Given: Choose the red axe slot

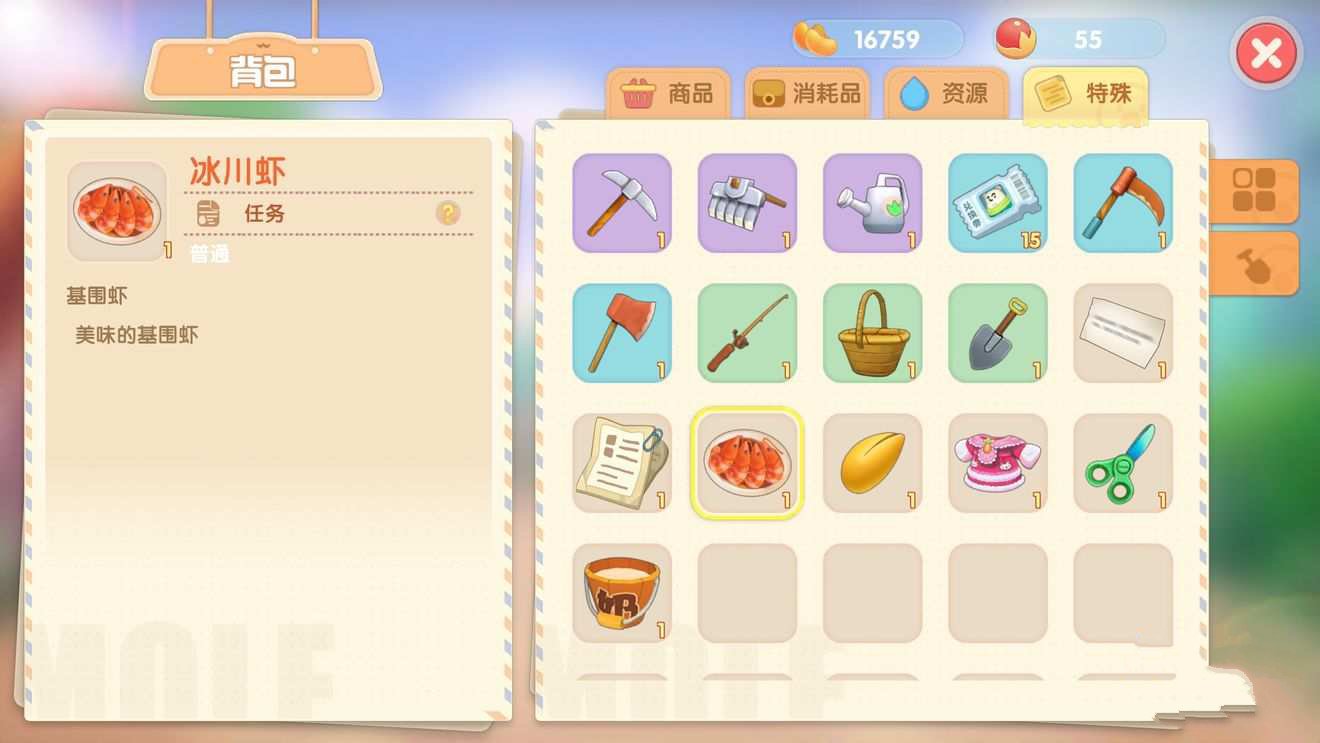Looking at the screenshot, I should [622, 333].
